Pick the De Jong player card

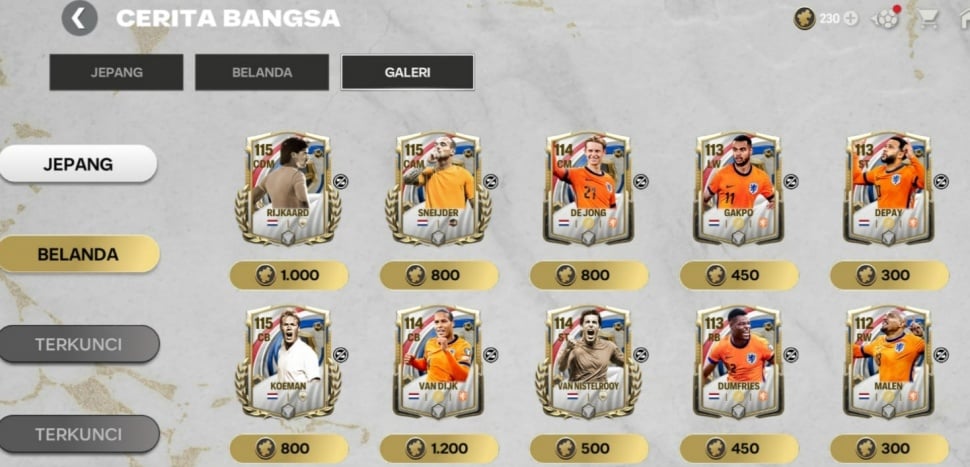point(588,188)
